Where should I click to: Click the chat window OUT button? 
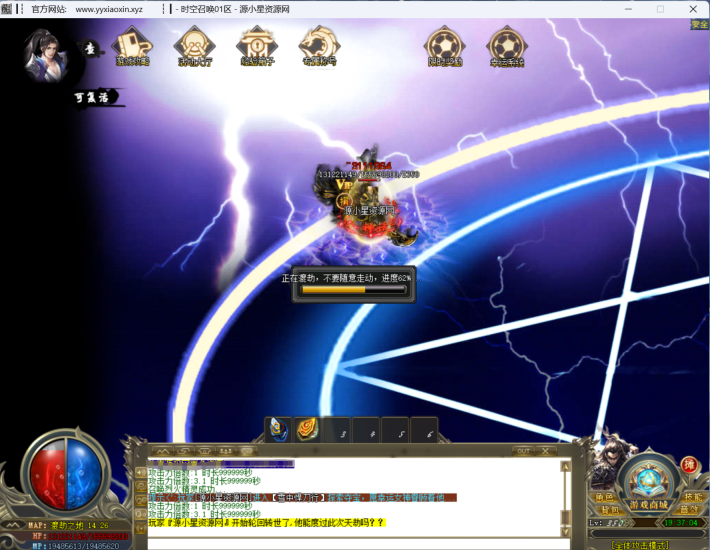point(523,451)
